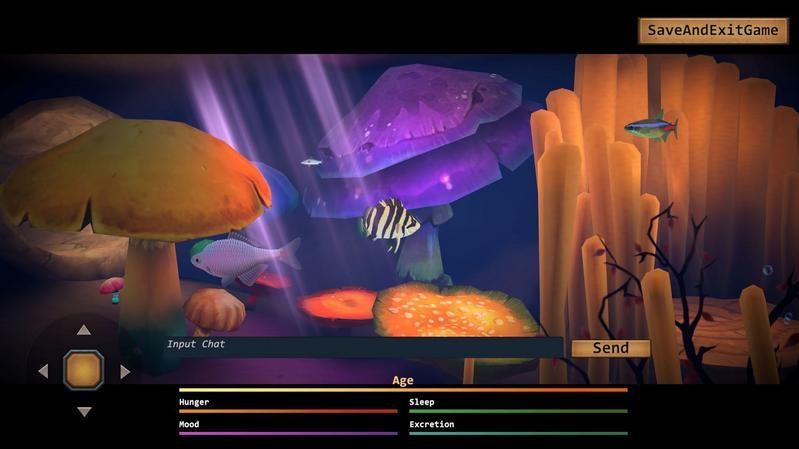Tap the down arrow on the d-pad
Viewport: 799px width, 449px height.
click(x=84, y=411)
